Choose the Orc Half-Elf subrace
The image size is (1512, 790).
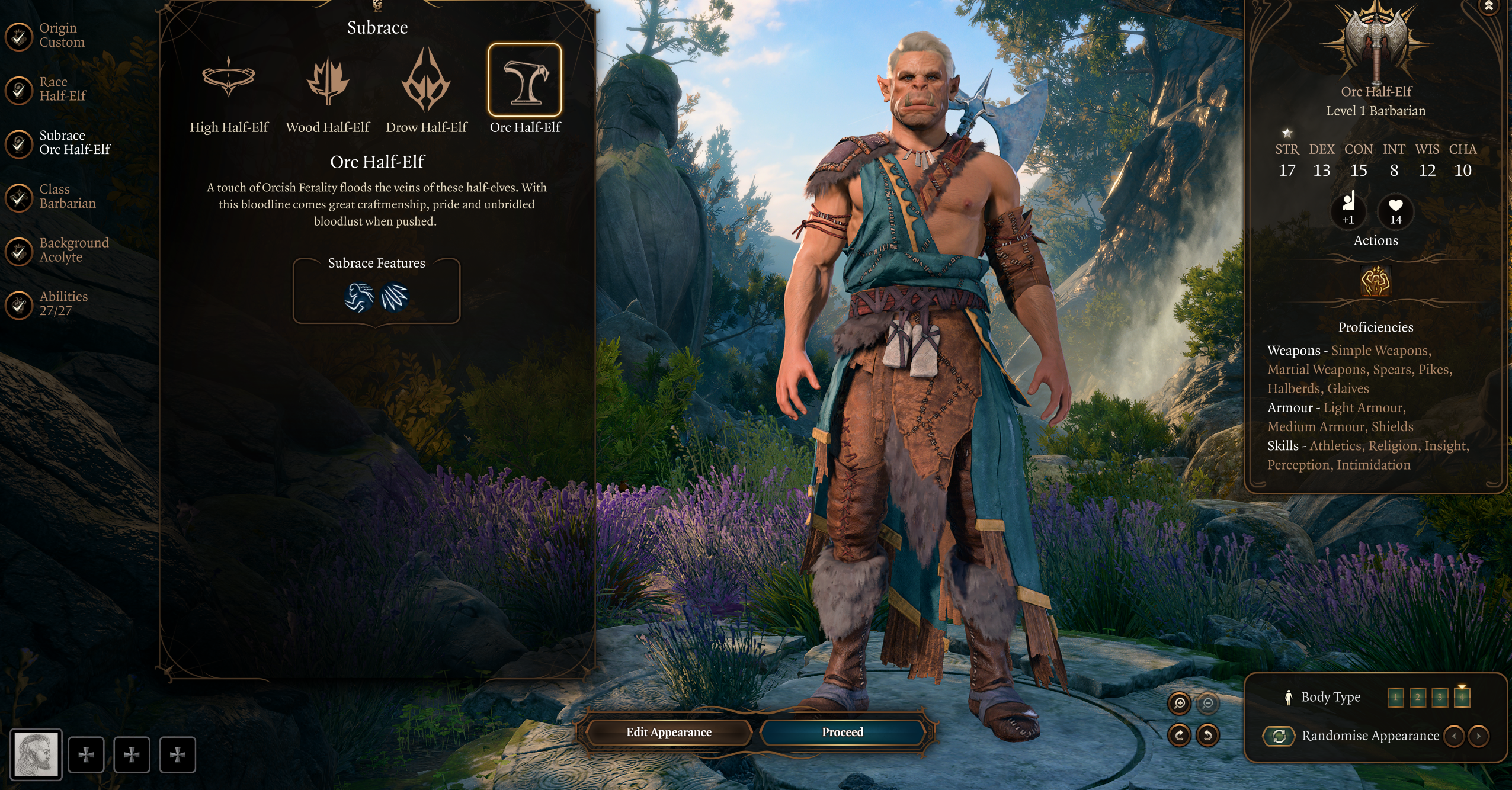525,81
